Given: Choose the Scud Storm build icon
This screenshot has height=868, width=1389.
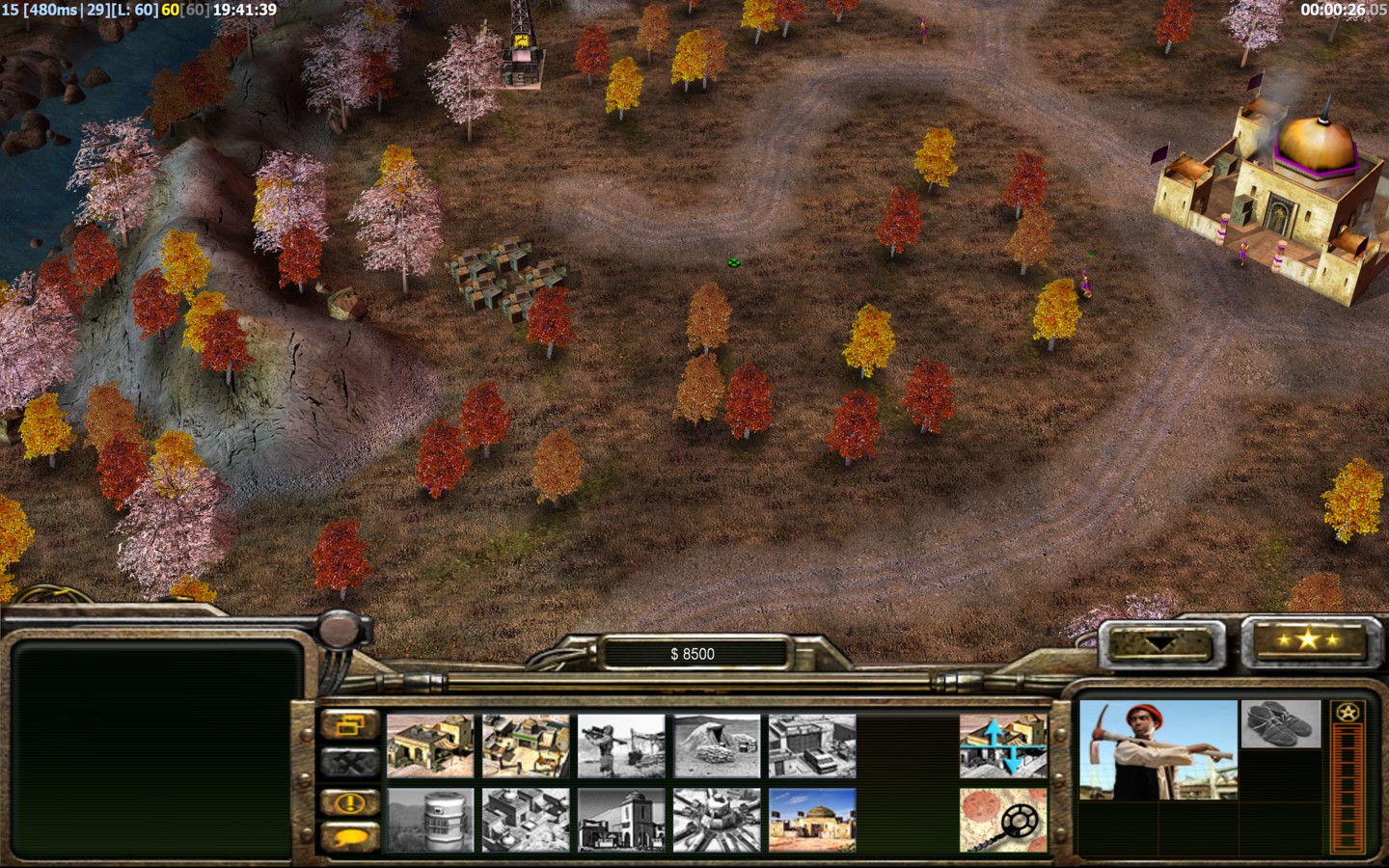Looking at the screenshot, I should coord(717,820).
